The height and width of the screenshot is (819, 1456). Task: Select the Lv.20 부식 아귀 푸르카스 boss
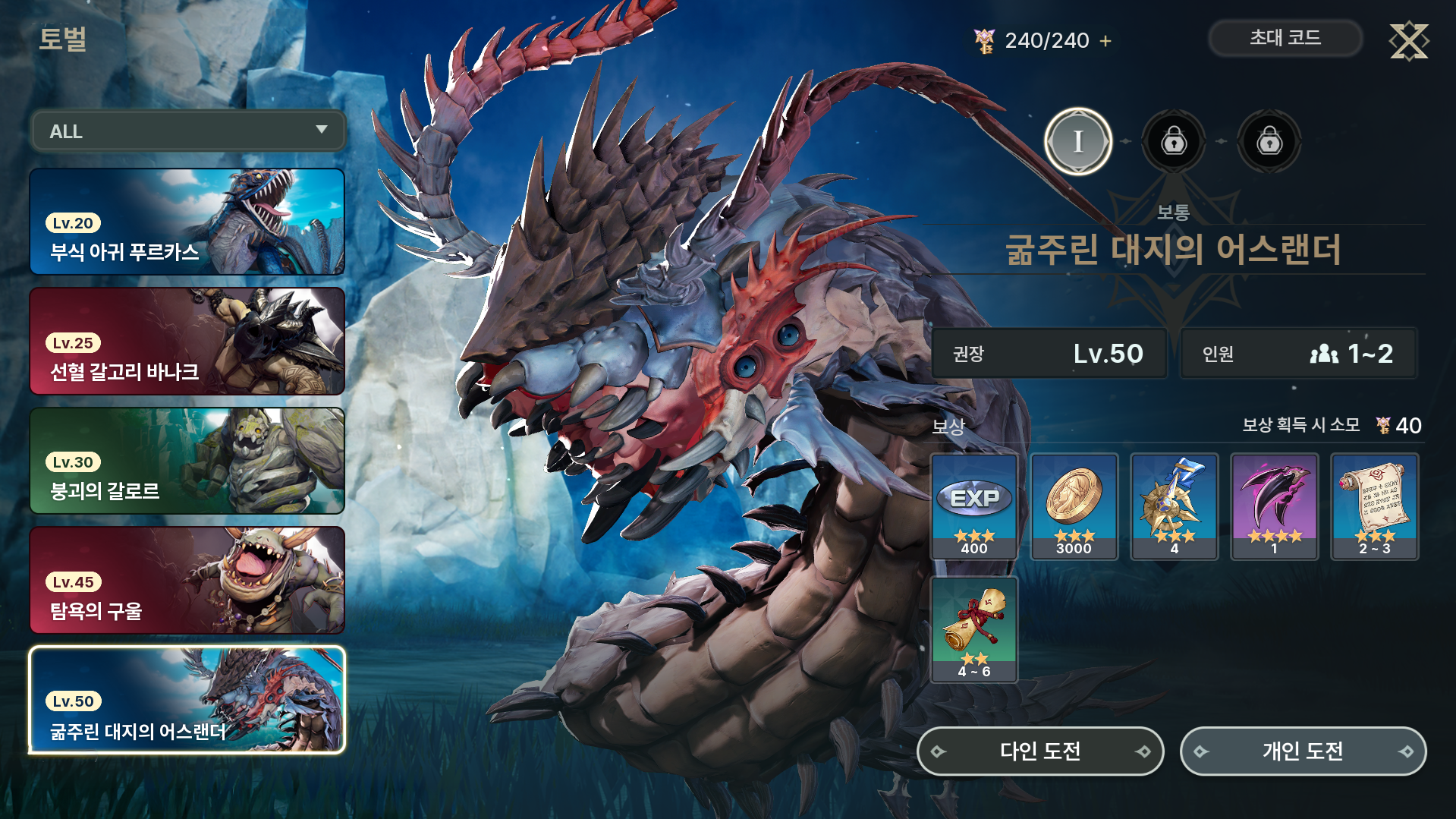(187, 222)
